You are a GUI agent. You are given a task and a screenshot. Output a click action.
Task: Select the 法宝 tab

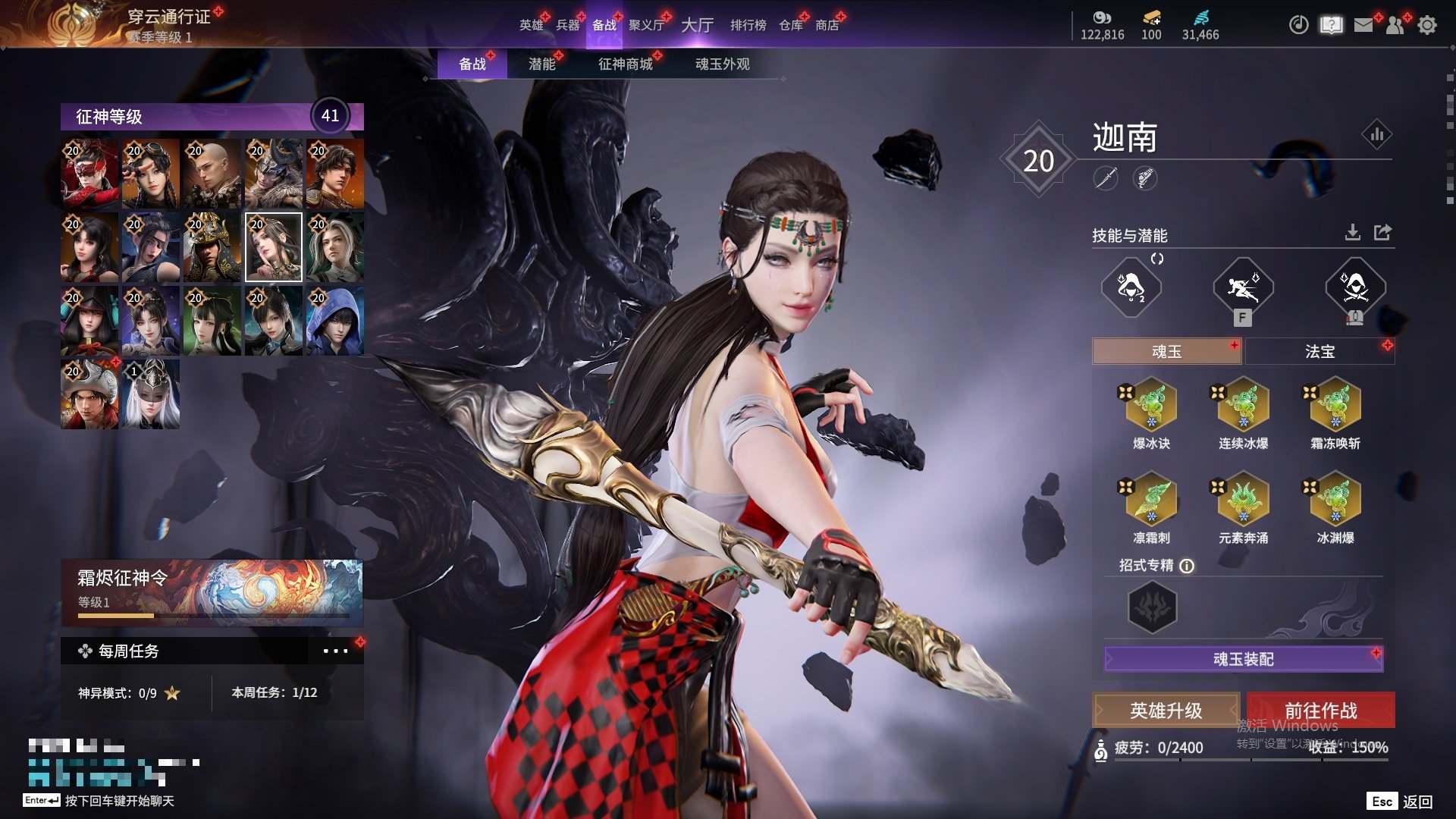click(x=1319, y=351)
